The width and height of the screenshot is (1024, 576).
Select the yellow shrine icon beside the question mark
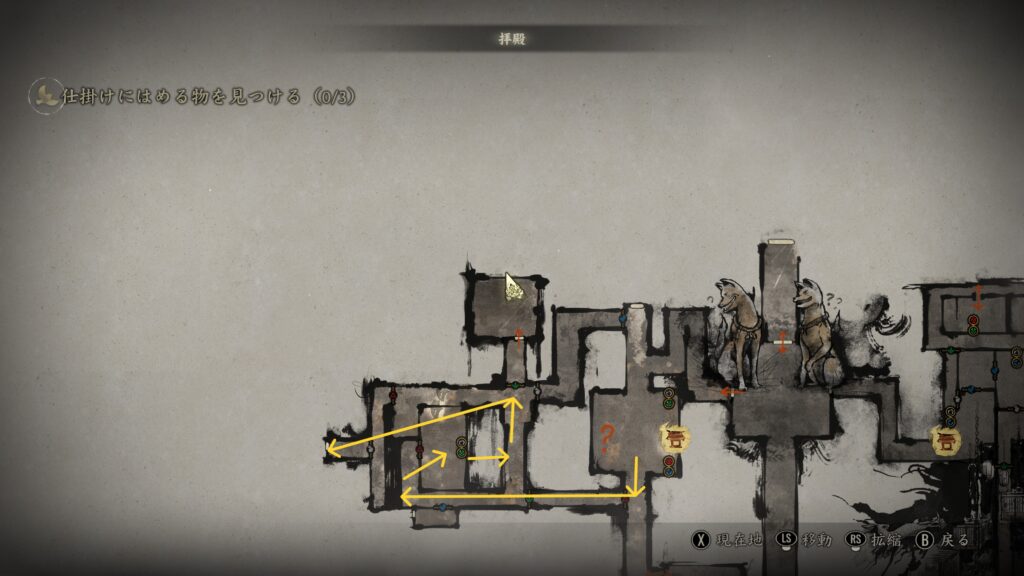point(676,437)
